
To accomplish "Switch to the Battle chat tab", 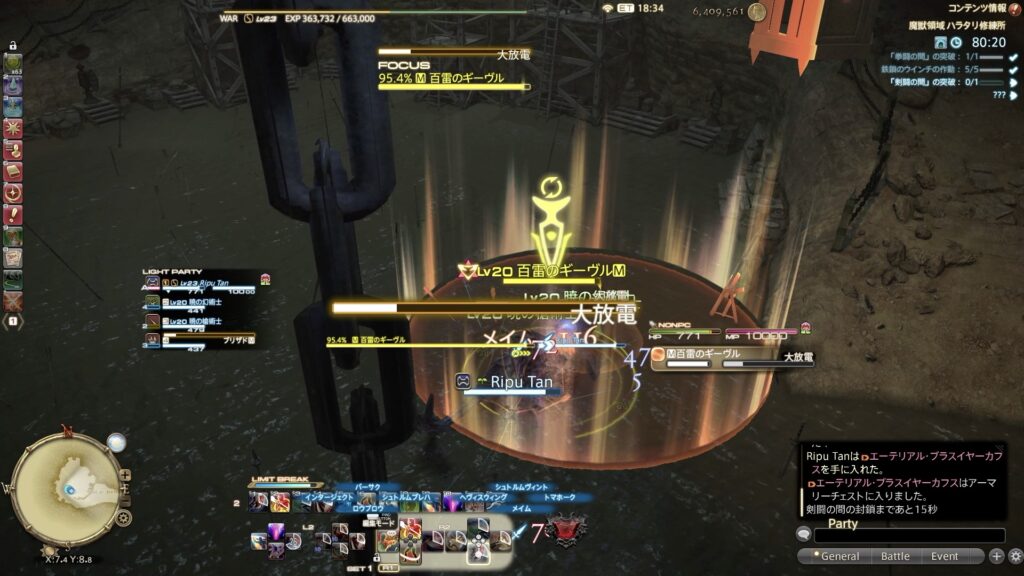I will point(894,556).
